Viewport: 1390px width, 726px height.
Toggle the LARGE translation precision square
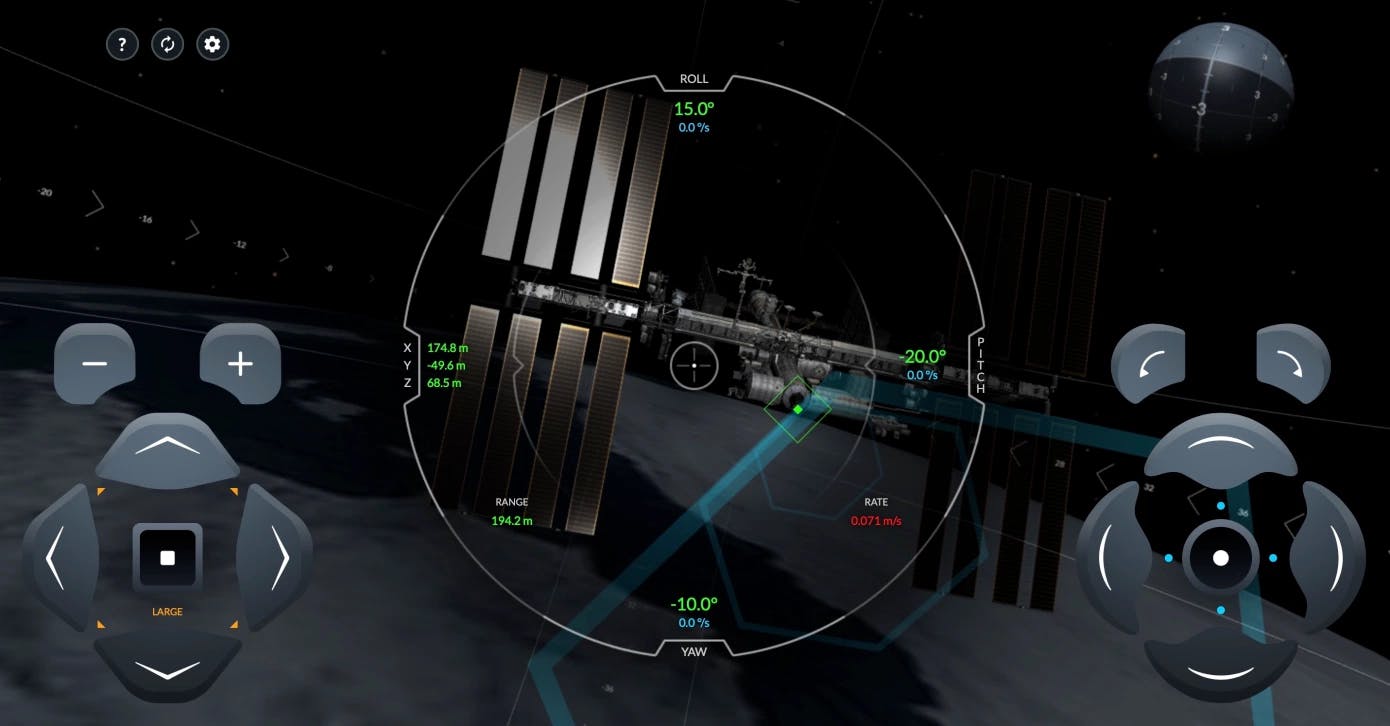pos(167,558)
